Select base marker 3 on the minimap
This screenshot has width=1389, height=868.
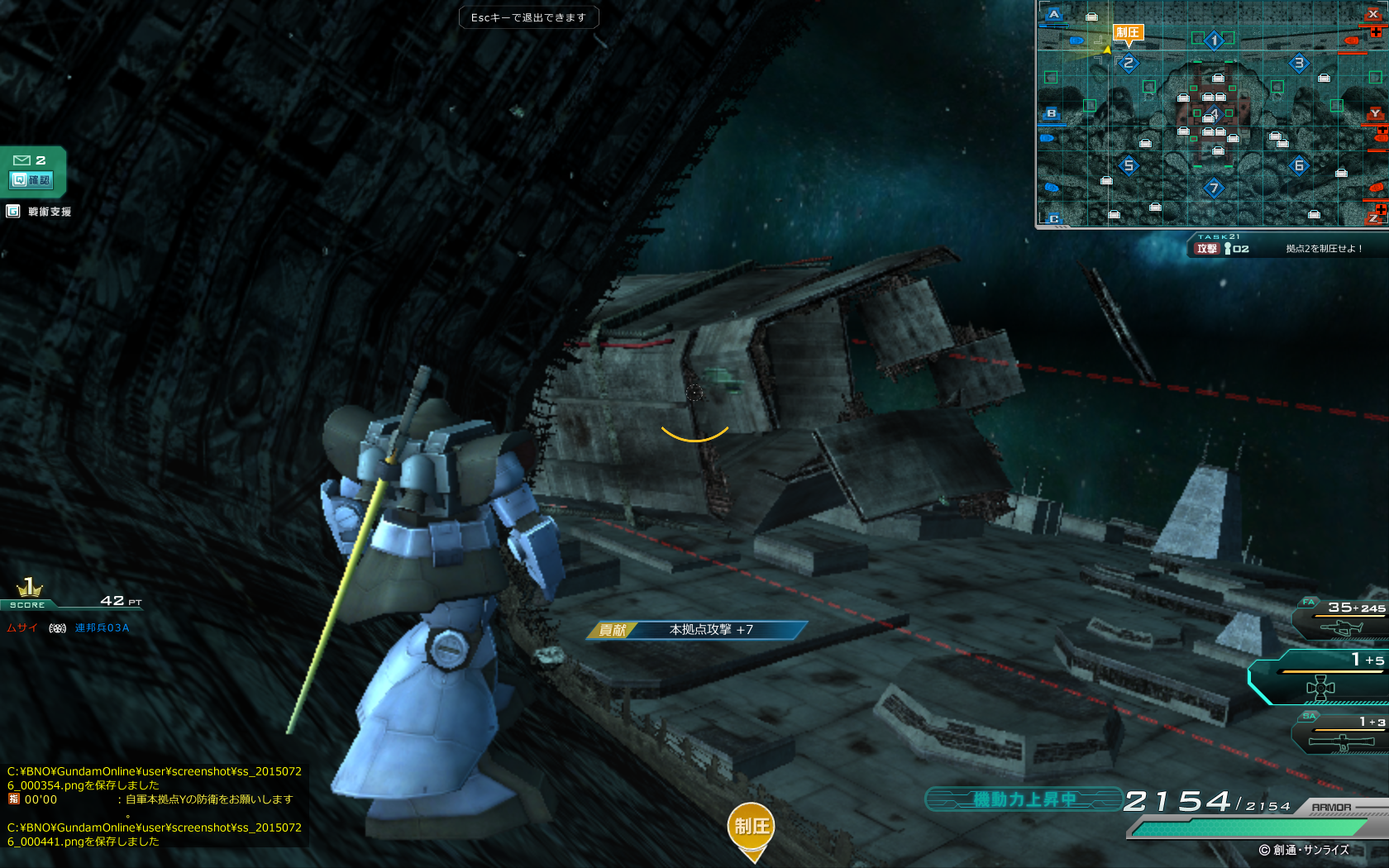point(1299,63)
